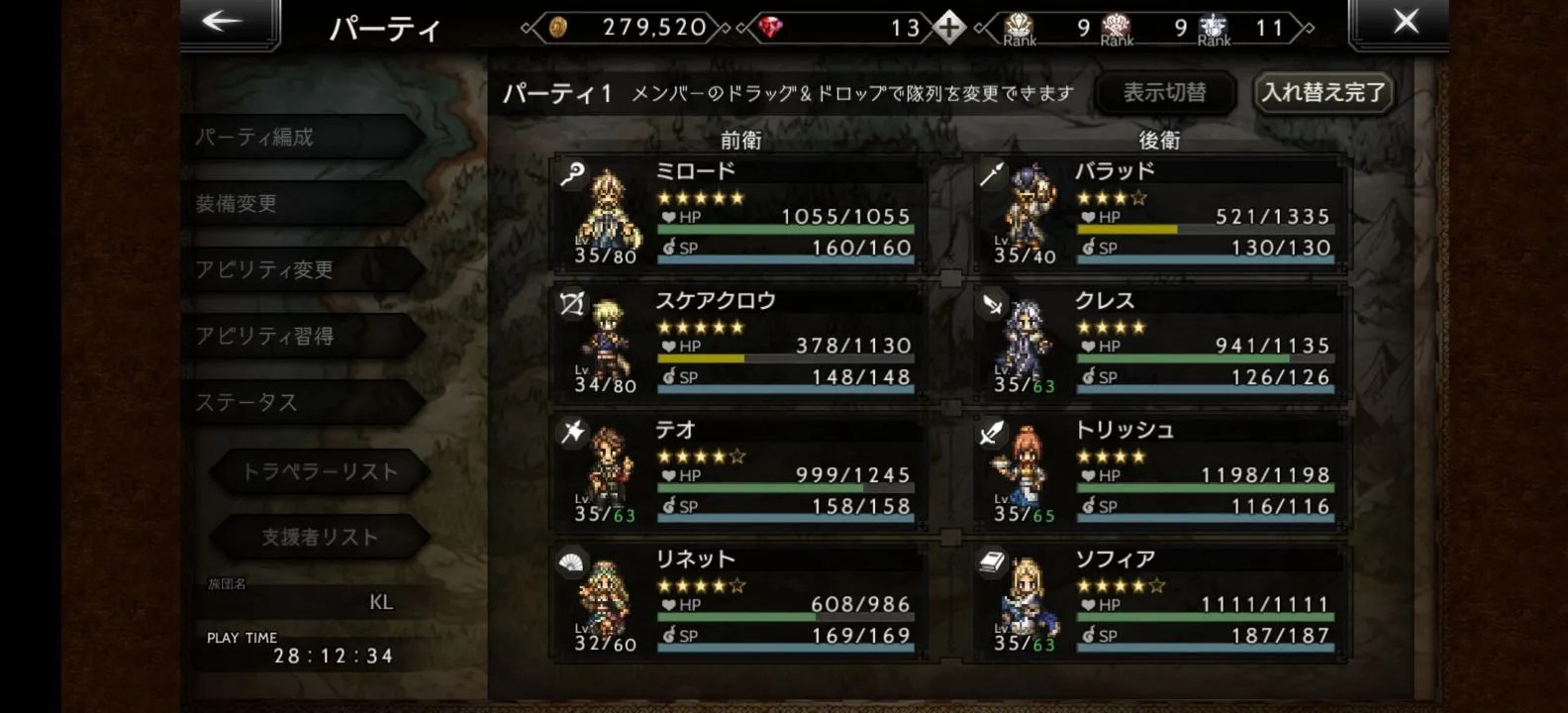Close the party screen with X
The height and width of the screenshot is (713, 1568).
[1404, 22]
